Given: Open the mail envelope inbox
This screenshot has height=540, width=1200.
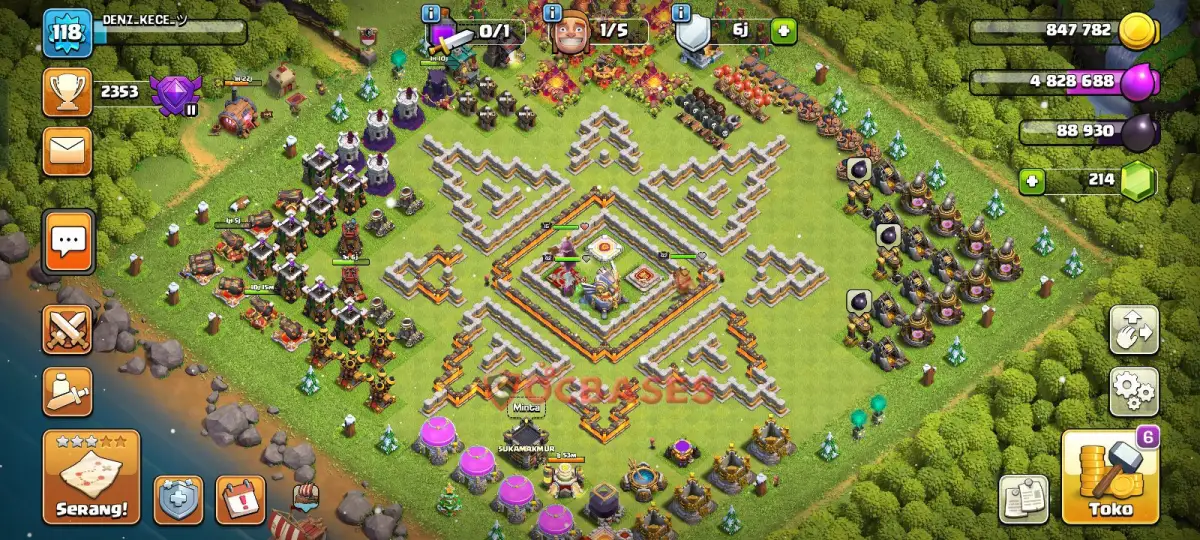Looking at the screenshot, I should 67,151.
